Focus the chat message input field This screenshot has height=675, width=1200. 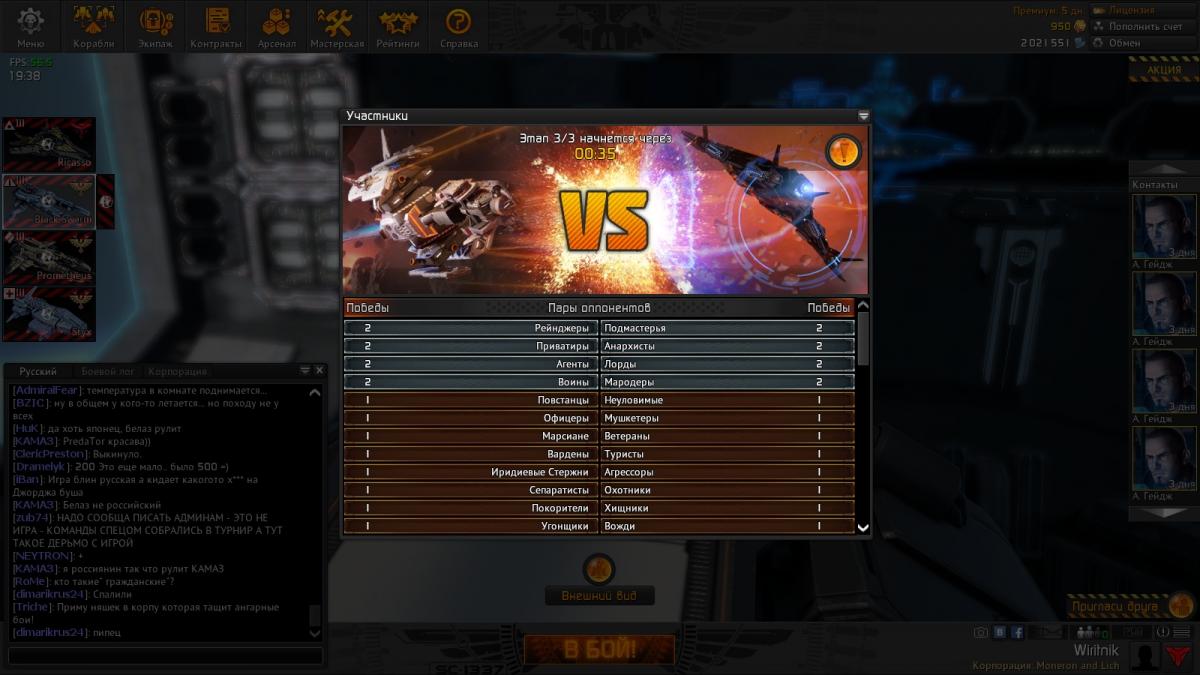pos(165,656)
